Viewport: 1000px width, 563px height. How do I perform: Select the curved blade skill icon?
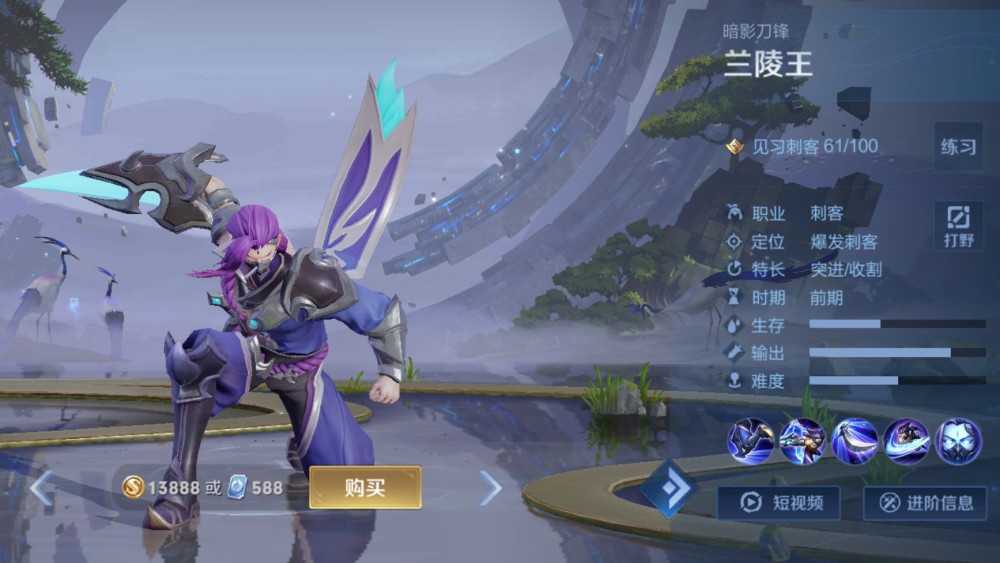coord(854,441)
